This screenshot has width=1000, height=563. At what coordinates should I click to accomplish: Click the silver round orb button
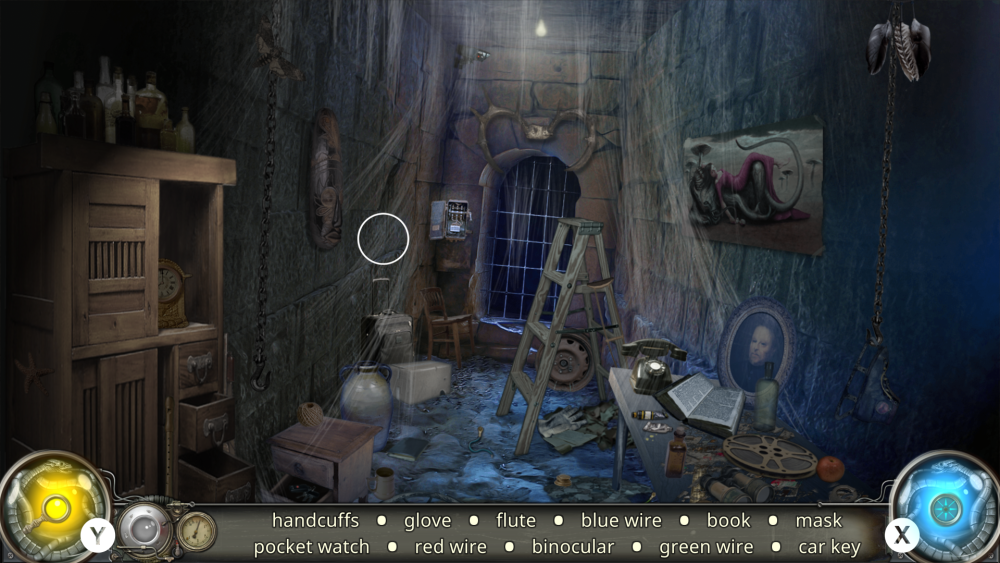[144, 527]
